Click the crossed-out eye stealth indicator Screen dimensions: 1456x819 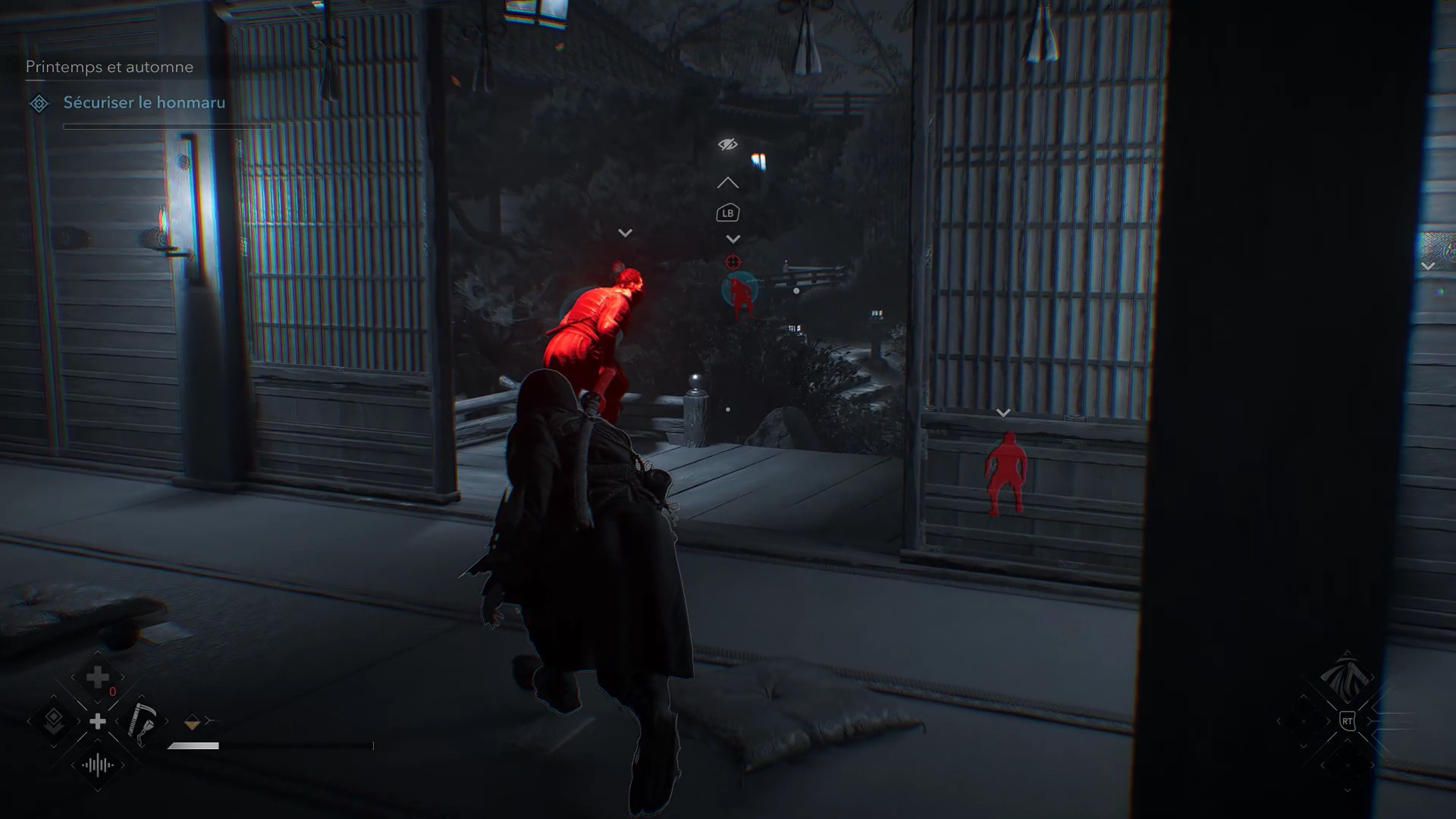point(727,144)
